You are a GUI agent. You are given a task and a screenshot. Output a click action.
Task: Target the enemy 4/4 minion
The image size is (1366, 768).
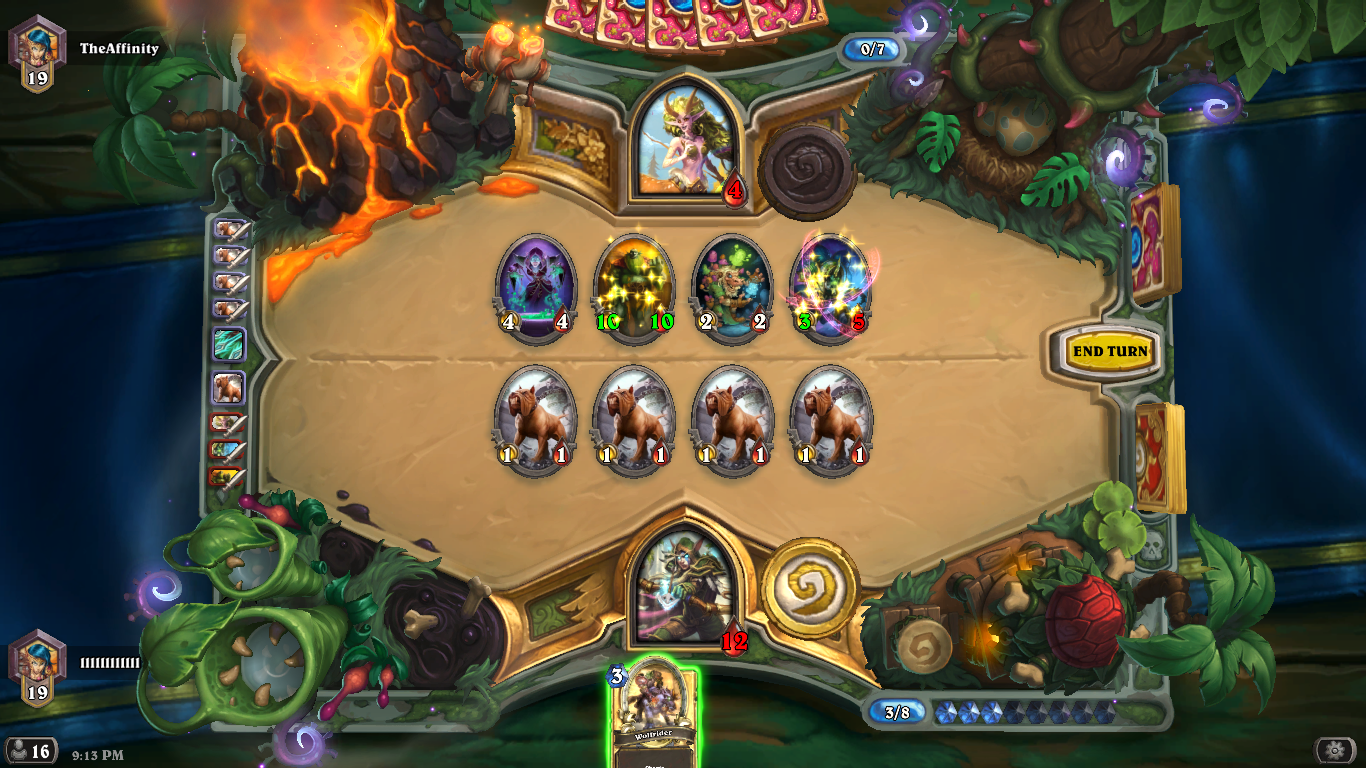[x=536, y=288]
